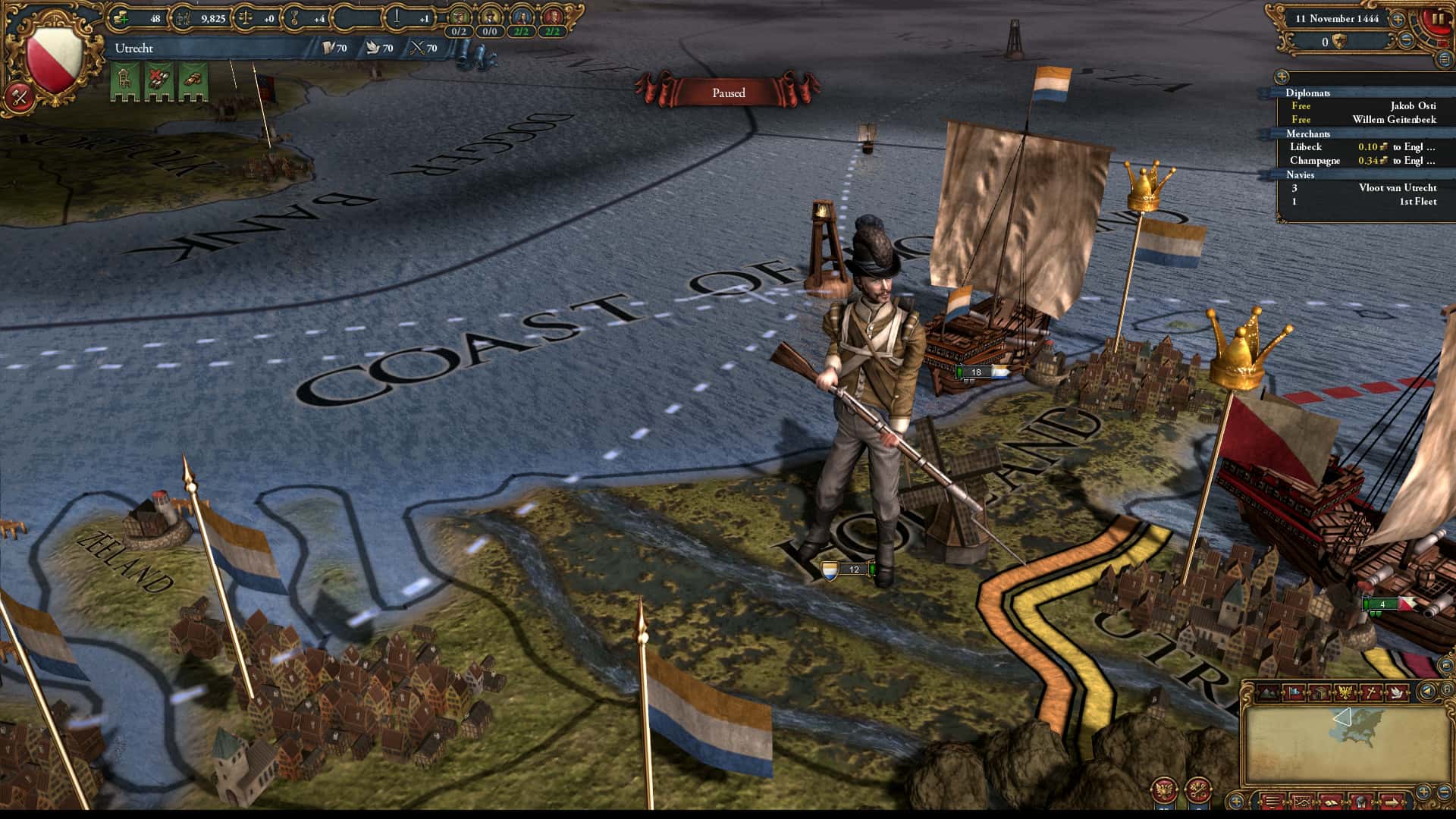The image size is (1456, 819).
Task: Open the diplomatic mapmode eagle icon
Action: [x=1345, y=692]
